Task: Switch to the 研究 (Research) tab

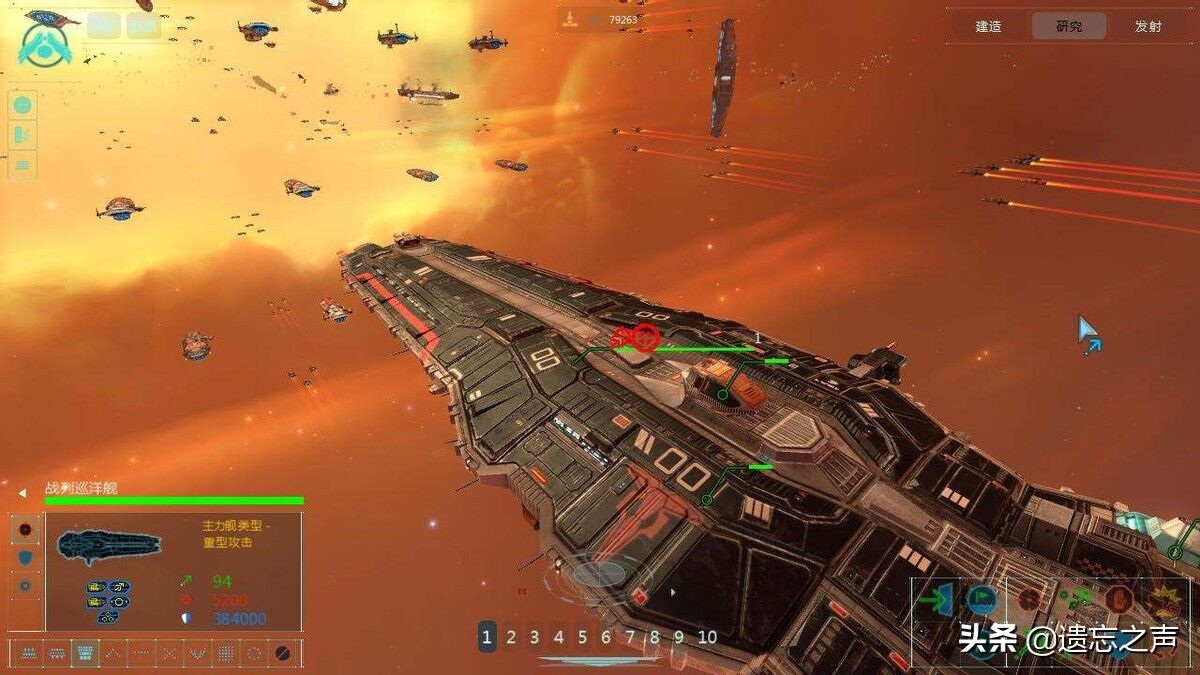Action: click(1068, 26)
